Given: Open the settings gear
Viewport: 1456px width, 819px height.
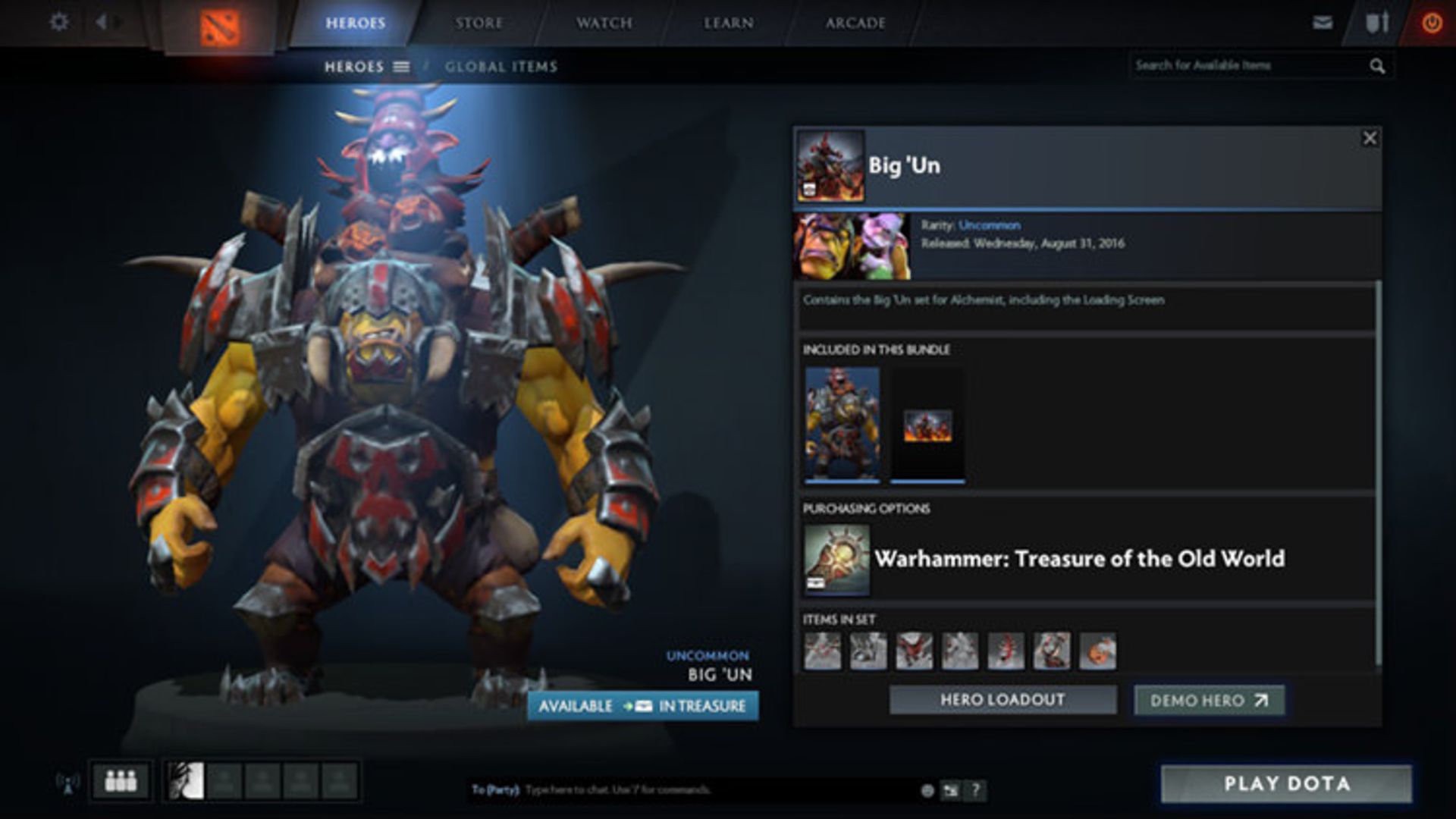Looking at the screenshot, I should pos(58,22).
